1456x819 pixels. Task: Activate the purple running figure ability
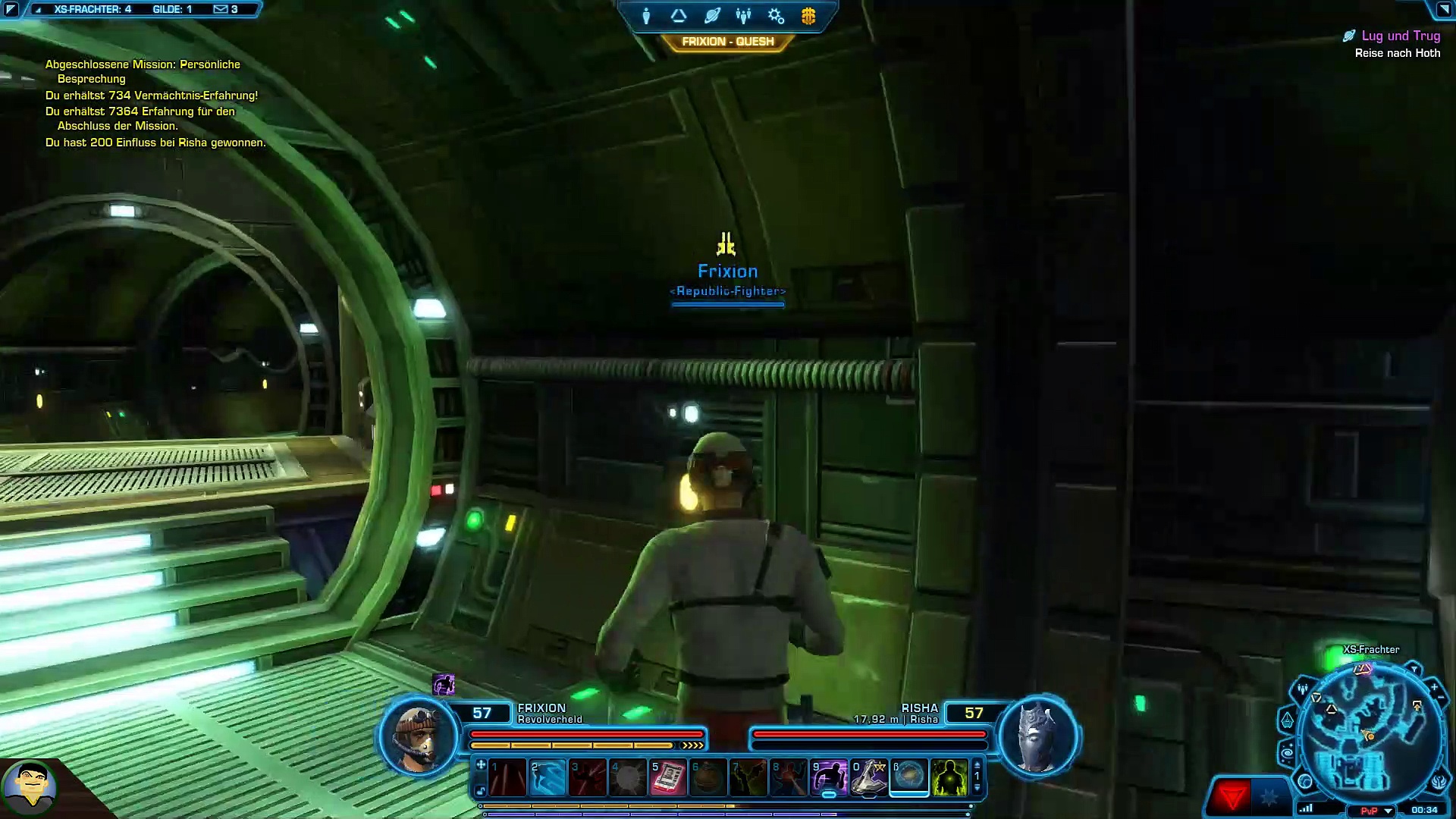pos(829,778)
